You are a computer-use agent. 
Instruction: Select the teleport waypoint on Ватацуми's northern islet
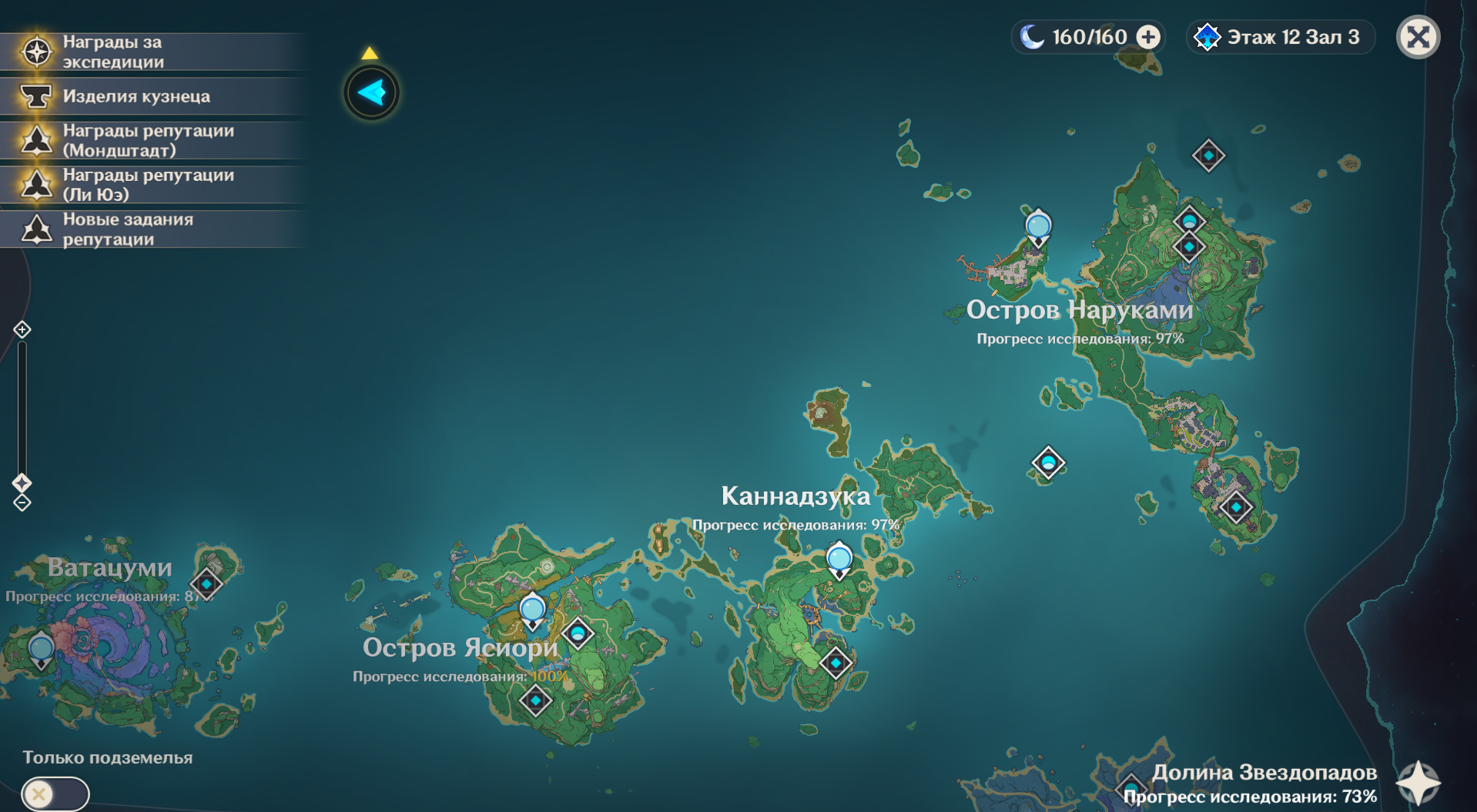(x=206, y=583)
